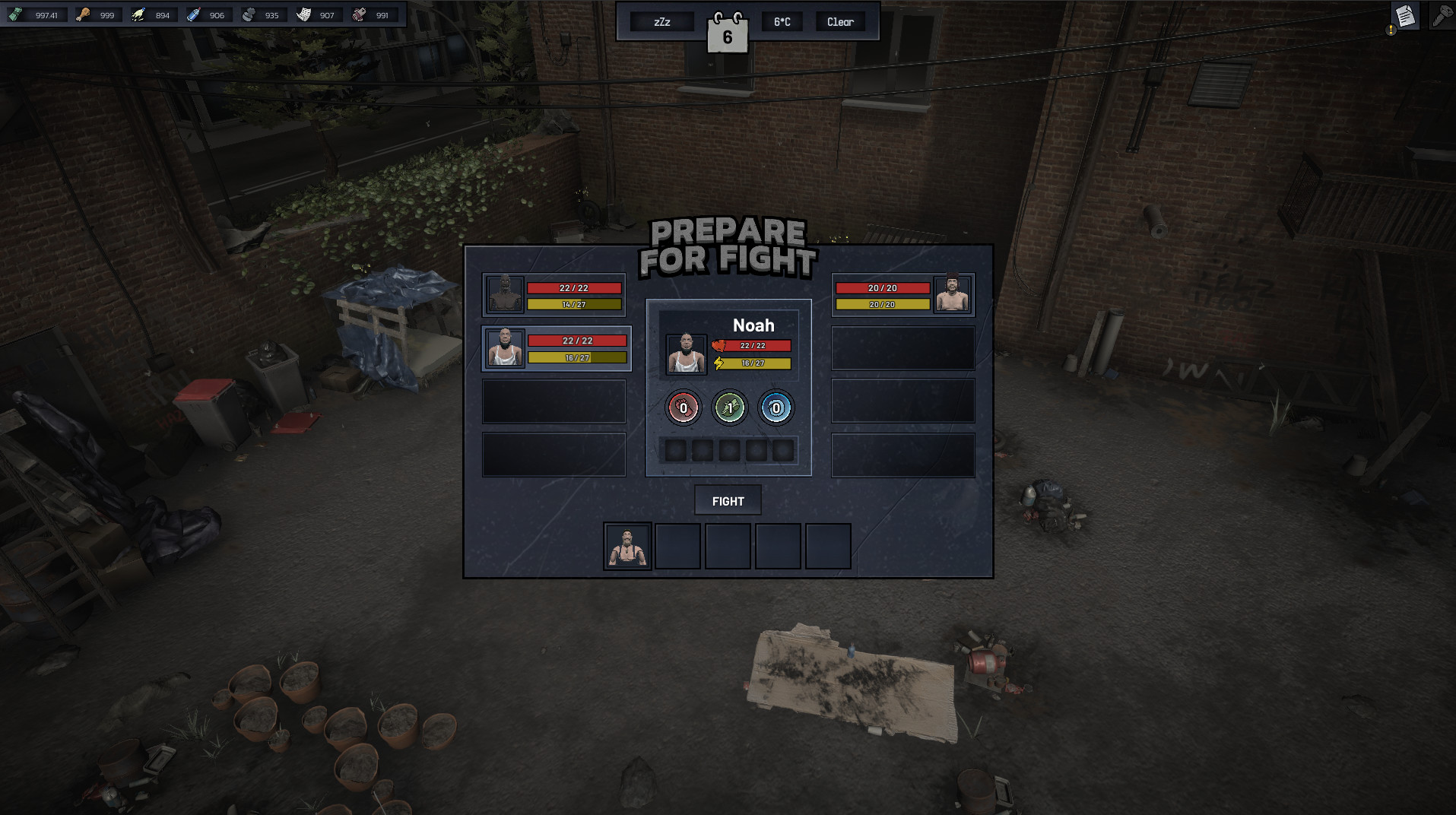
Task: Open the Clear weather indicator
Action: pyautogui.click(x=839, y=21)
